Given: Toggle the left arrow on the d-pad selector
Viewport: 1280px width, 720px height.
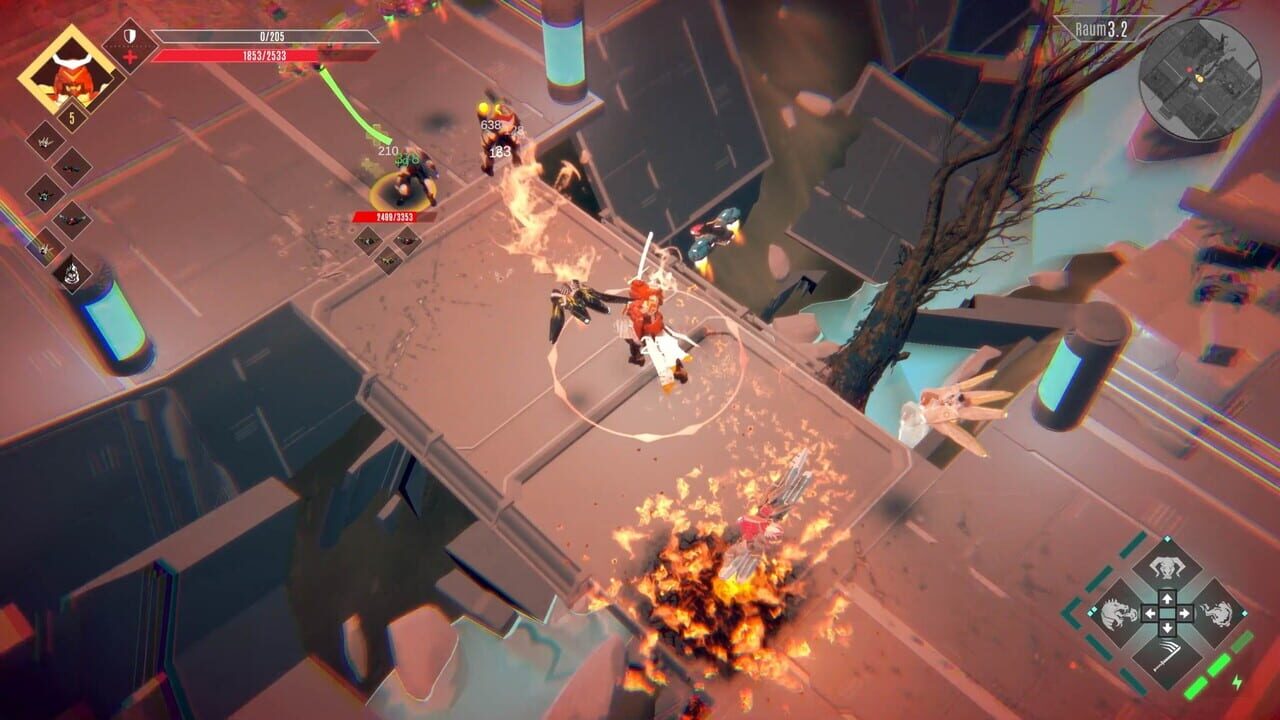Looking at the screenshot, I should click(x=1150, y=613).
